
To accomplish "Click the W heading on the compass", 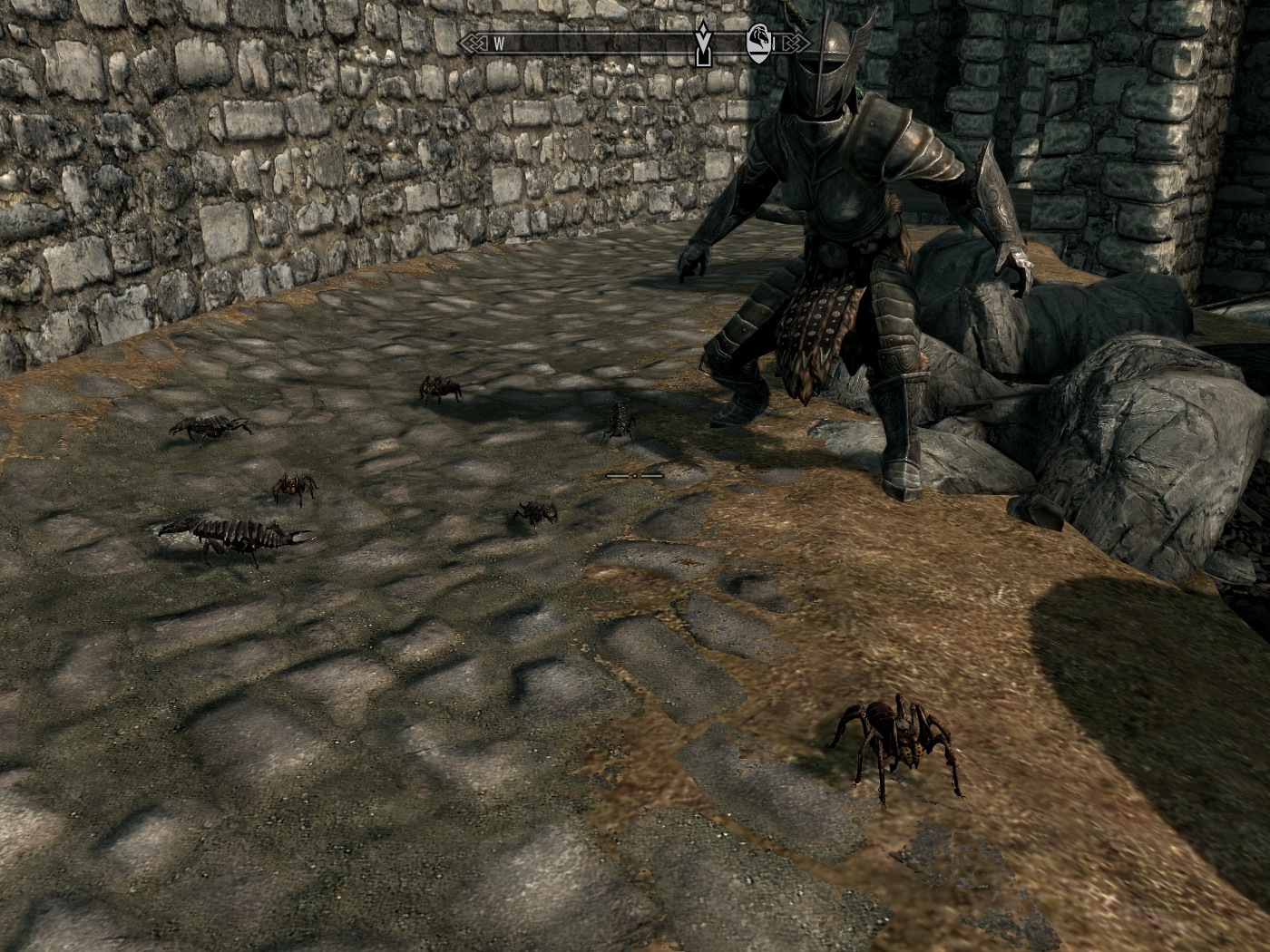I will coord(500,43).
